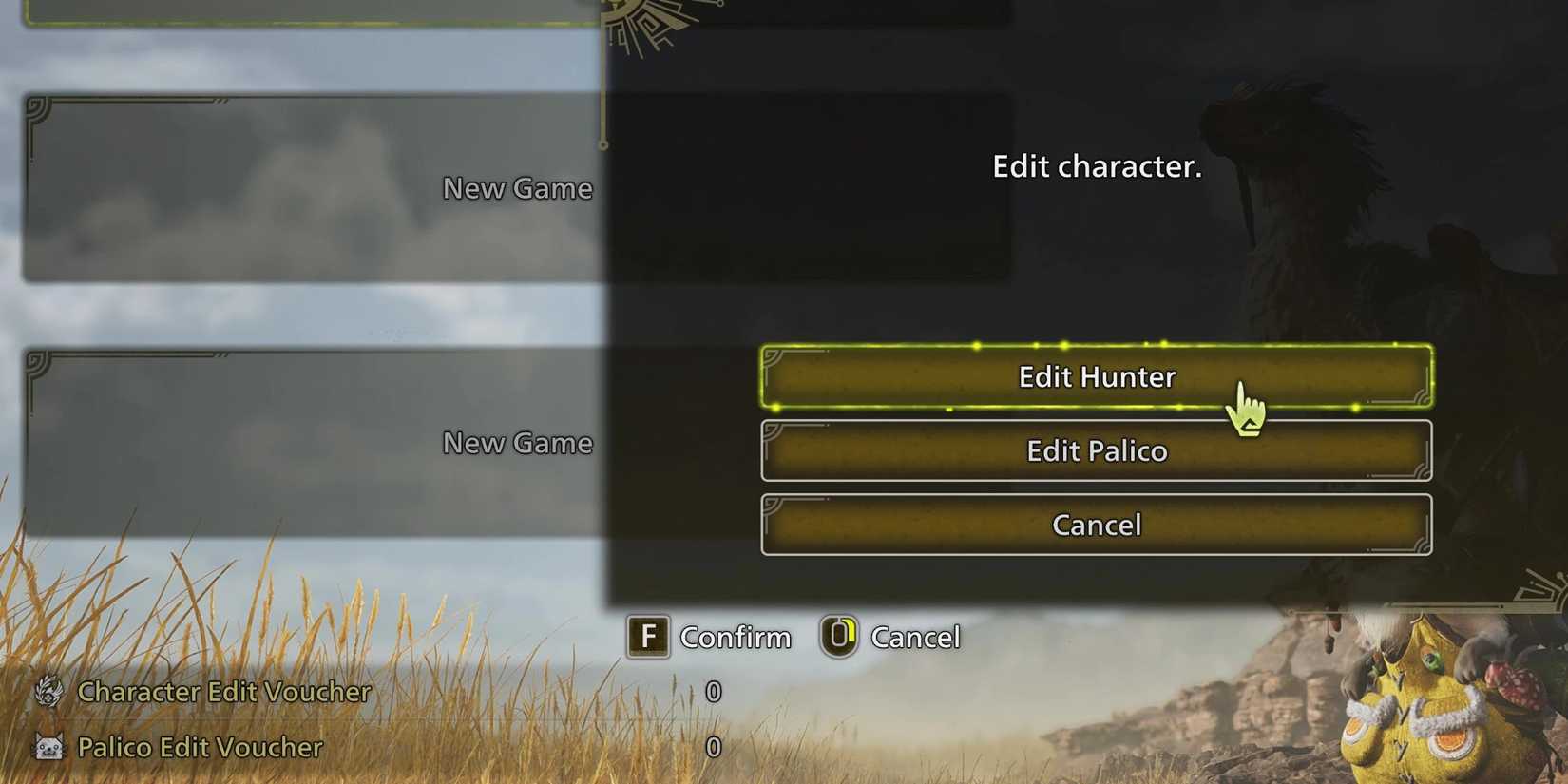Choose Edit Palico
The height and width of the screenshot is (784, 1568).
tap(1096, 450)
